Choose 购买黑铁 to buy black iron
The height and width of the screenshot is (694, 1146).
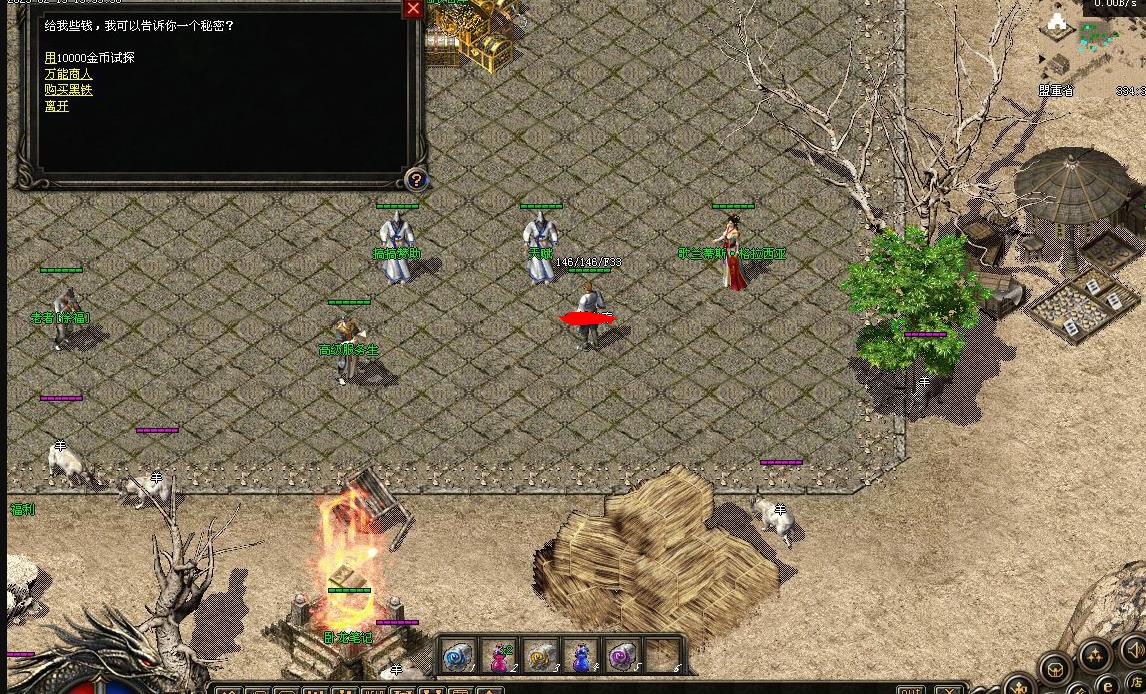(x=68, y=90)
